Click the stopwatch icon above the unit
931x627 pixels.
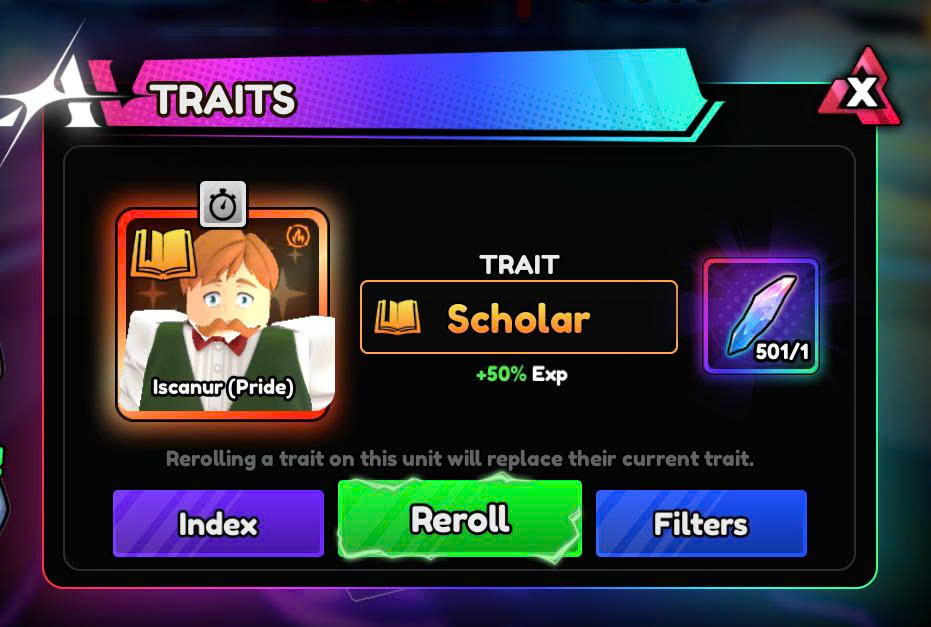223,204
